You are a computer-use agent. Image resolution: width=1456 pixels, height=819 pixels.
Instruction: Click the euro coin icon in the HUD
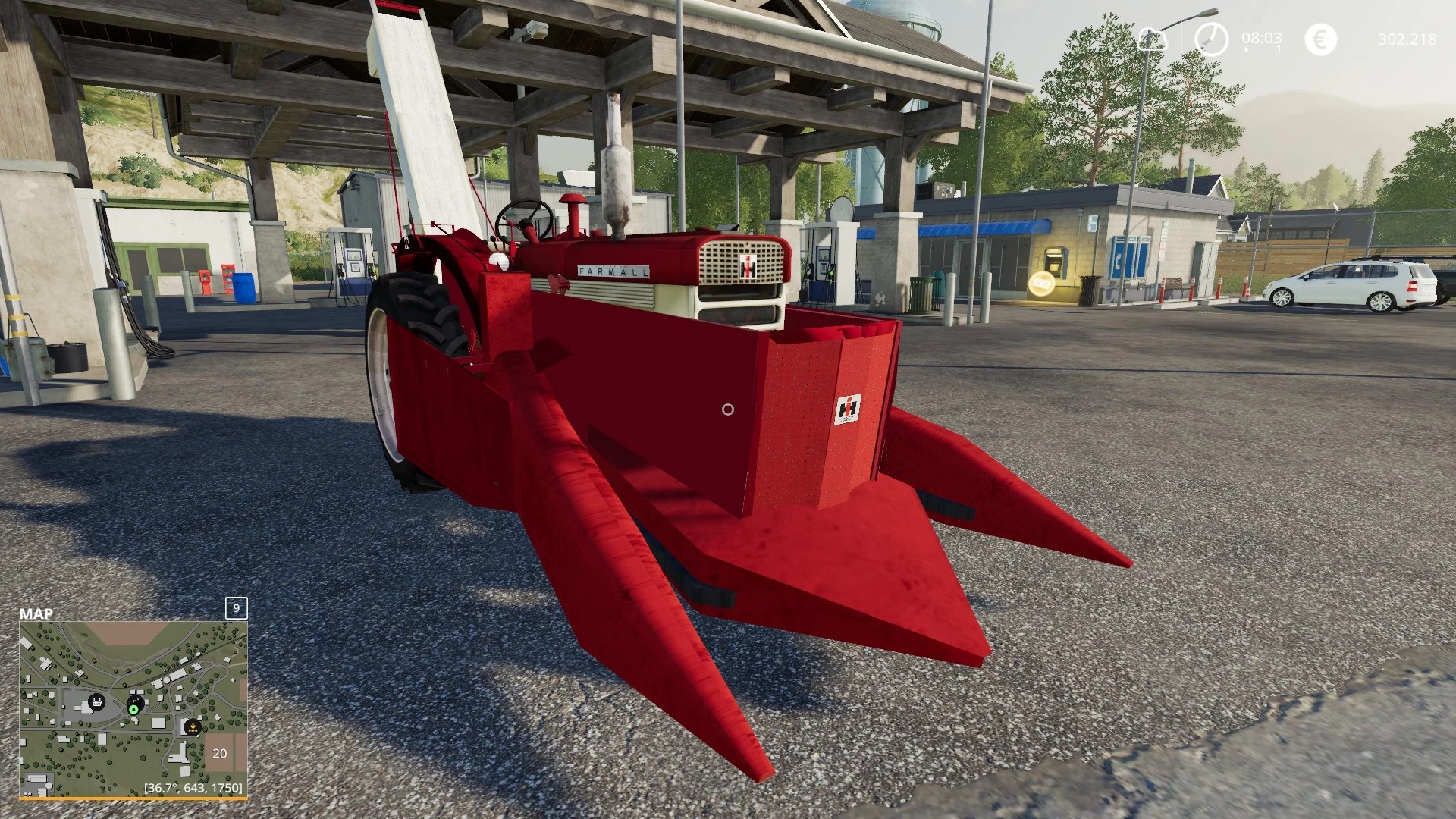1321,38
